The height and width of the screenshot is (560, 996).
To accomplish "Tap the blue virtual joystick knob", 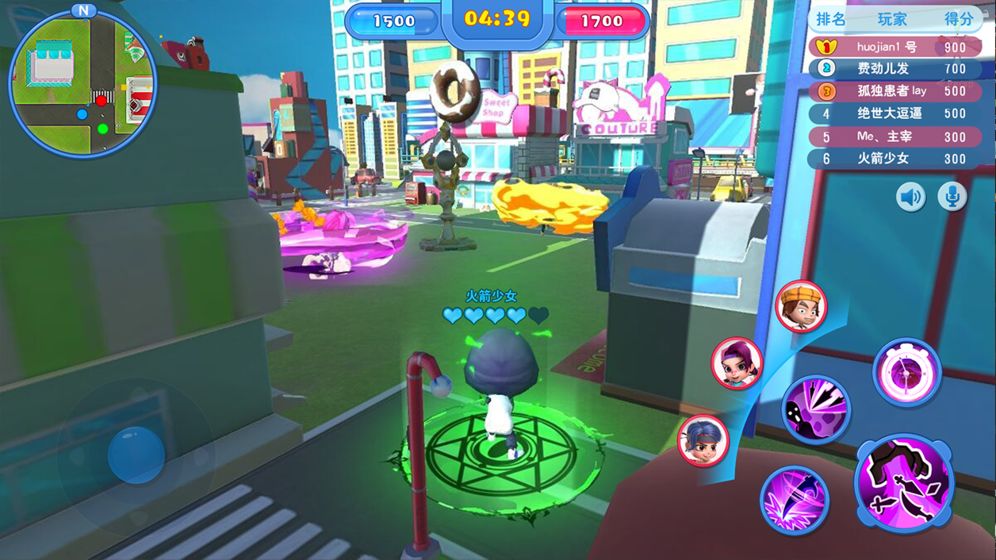I will click(136, 454).
